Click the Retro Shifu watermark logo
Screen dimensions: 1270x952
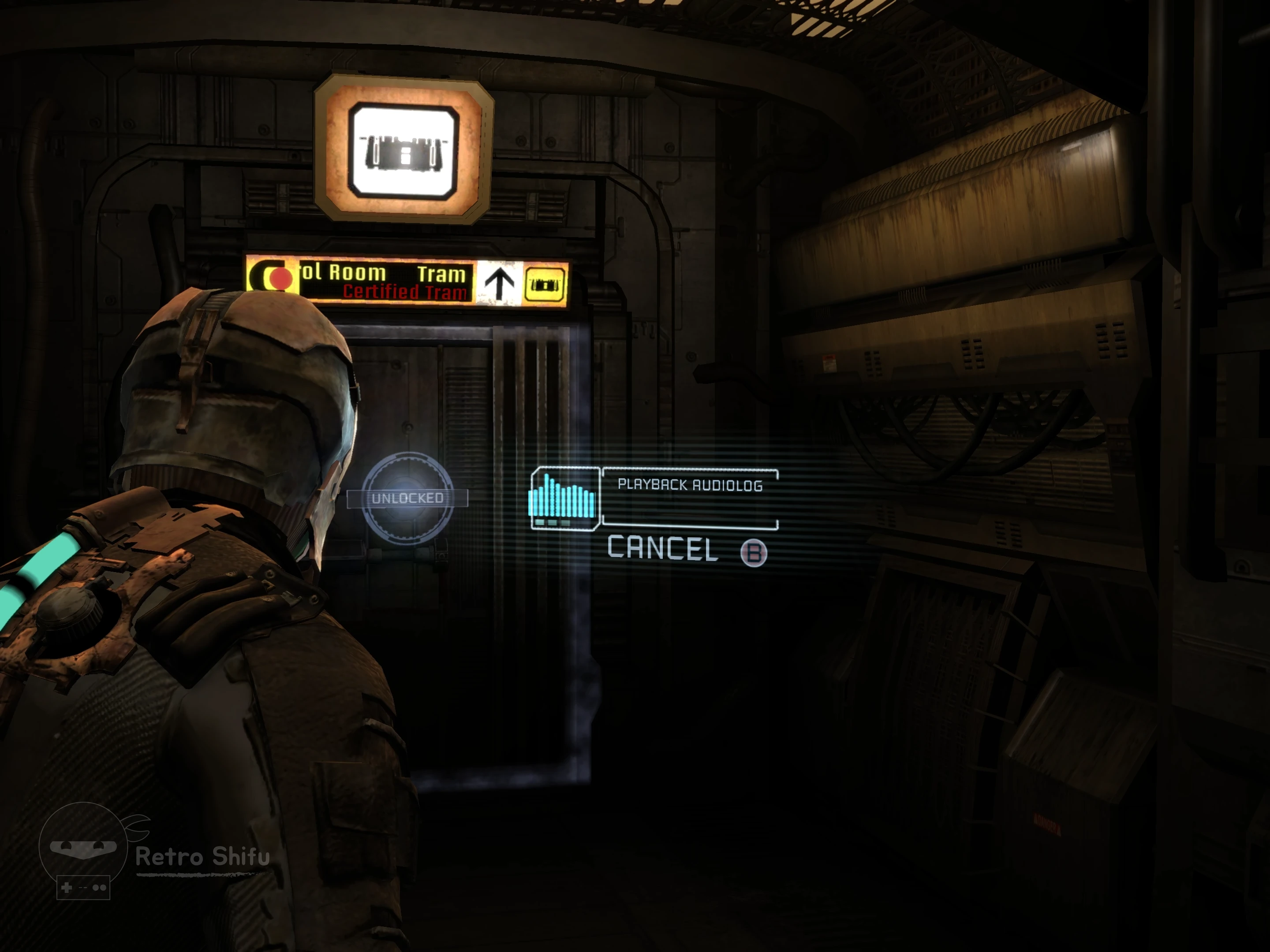[x=84, y=848]
